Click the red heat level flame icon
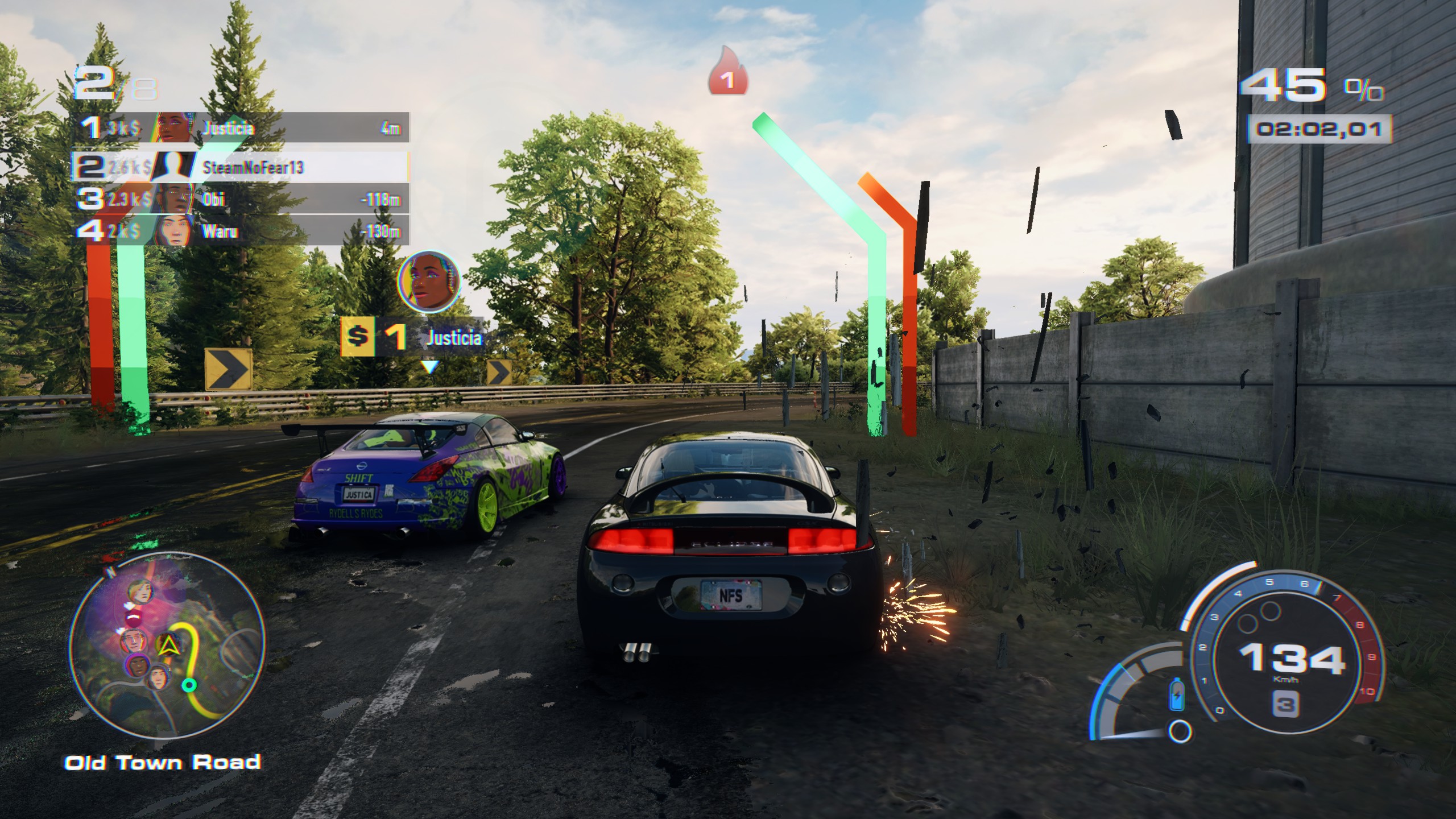 (x=727, y=72)
